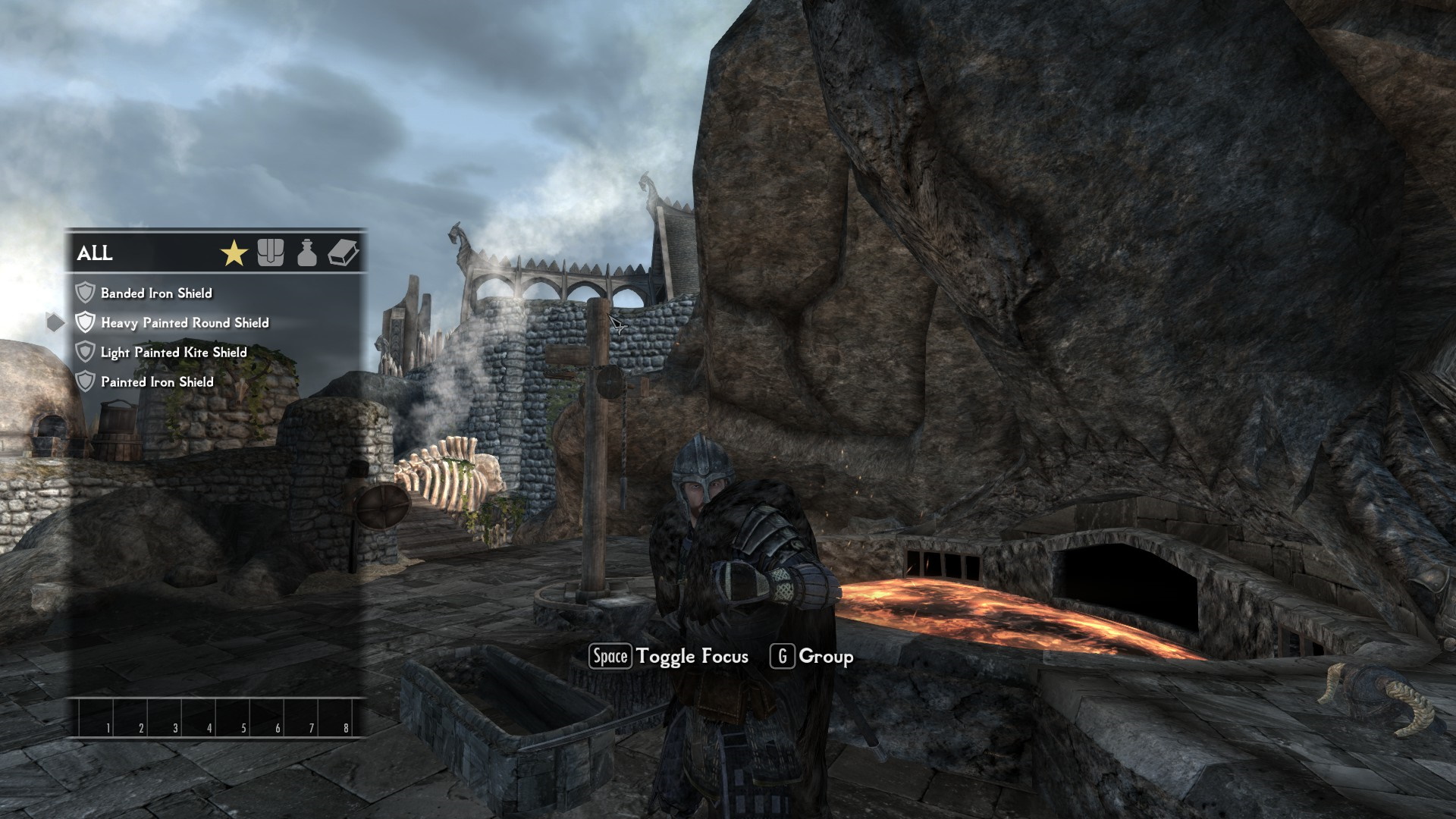Click the shield icon next to Light Painted Kite Shield
This screenshot has height=819, width=1456.
click(x=85, y=352)
